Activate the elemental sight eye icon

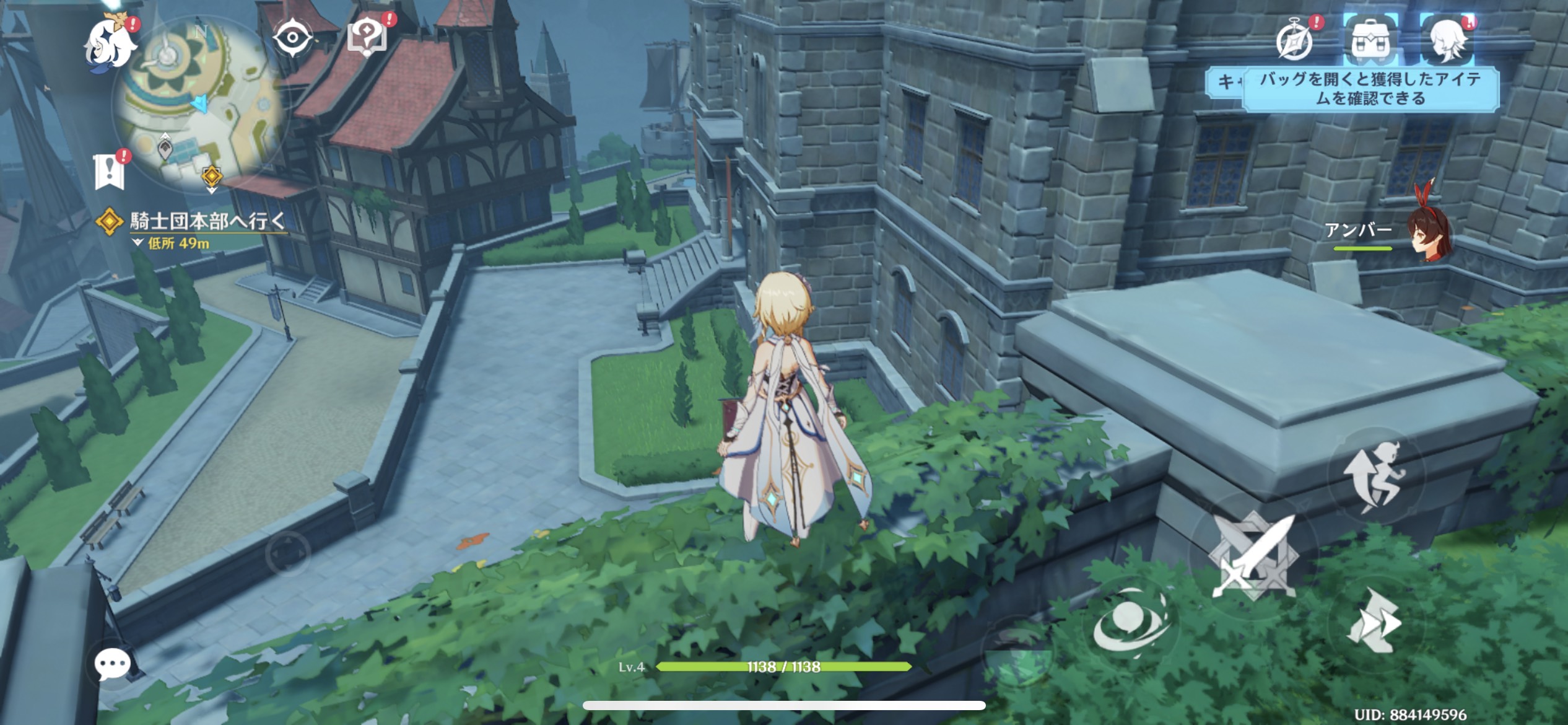point(293,38)
